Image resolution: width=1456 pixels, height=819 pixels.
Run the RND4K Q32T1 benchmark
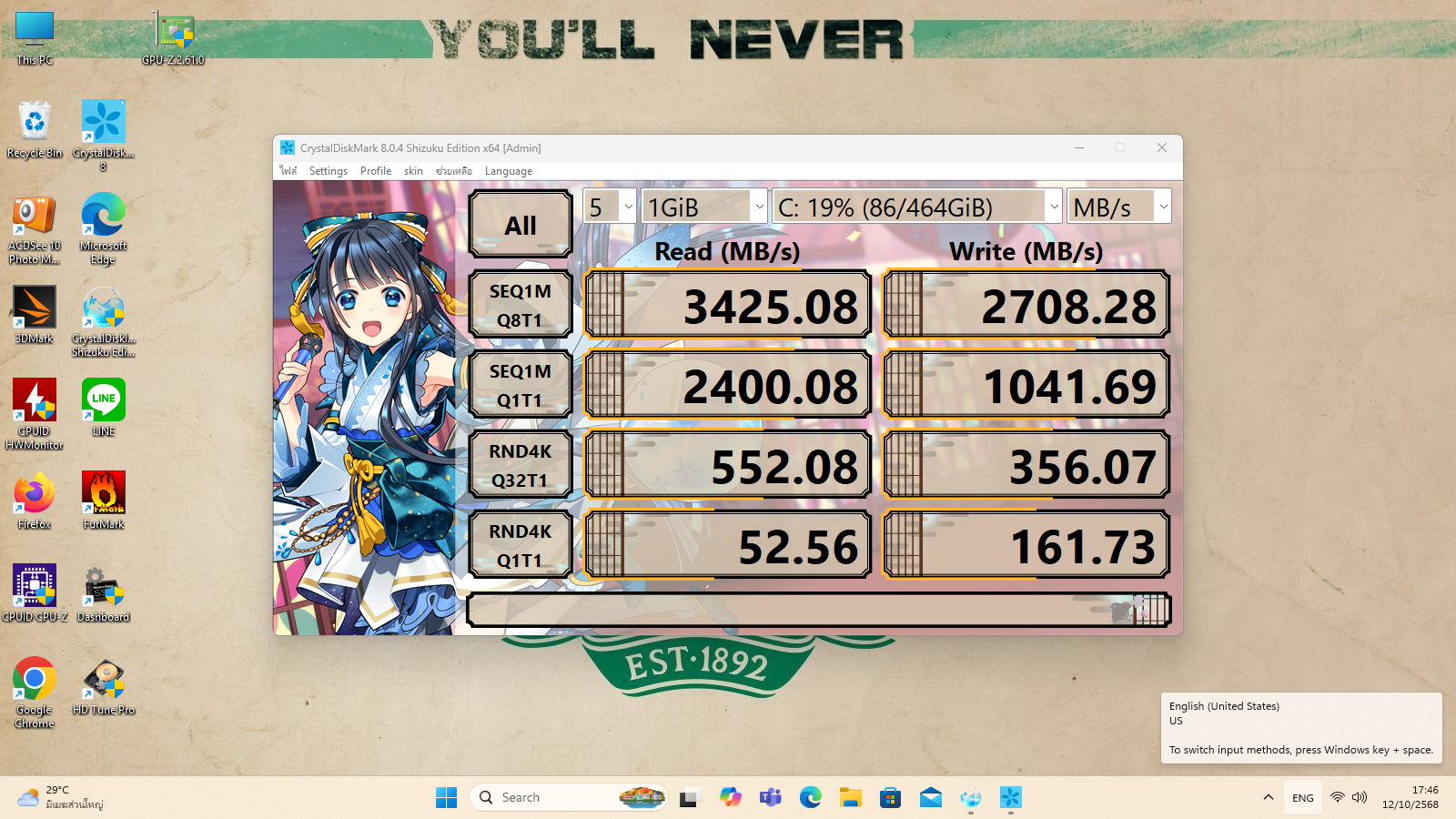(521, 465)
